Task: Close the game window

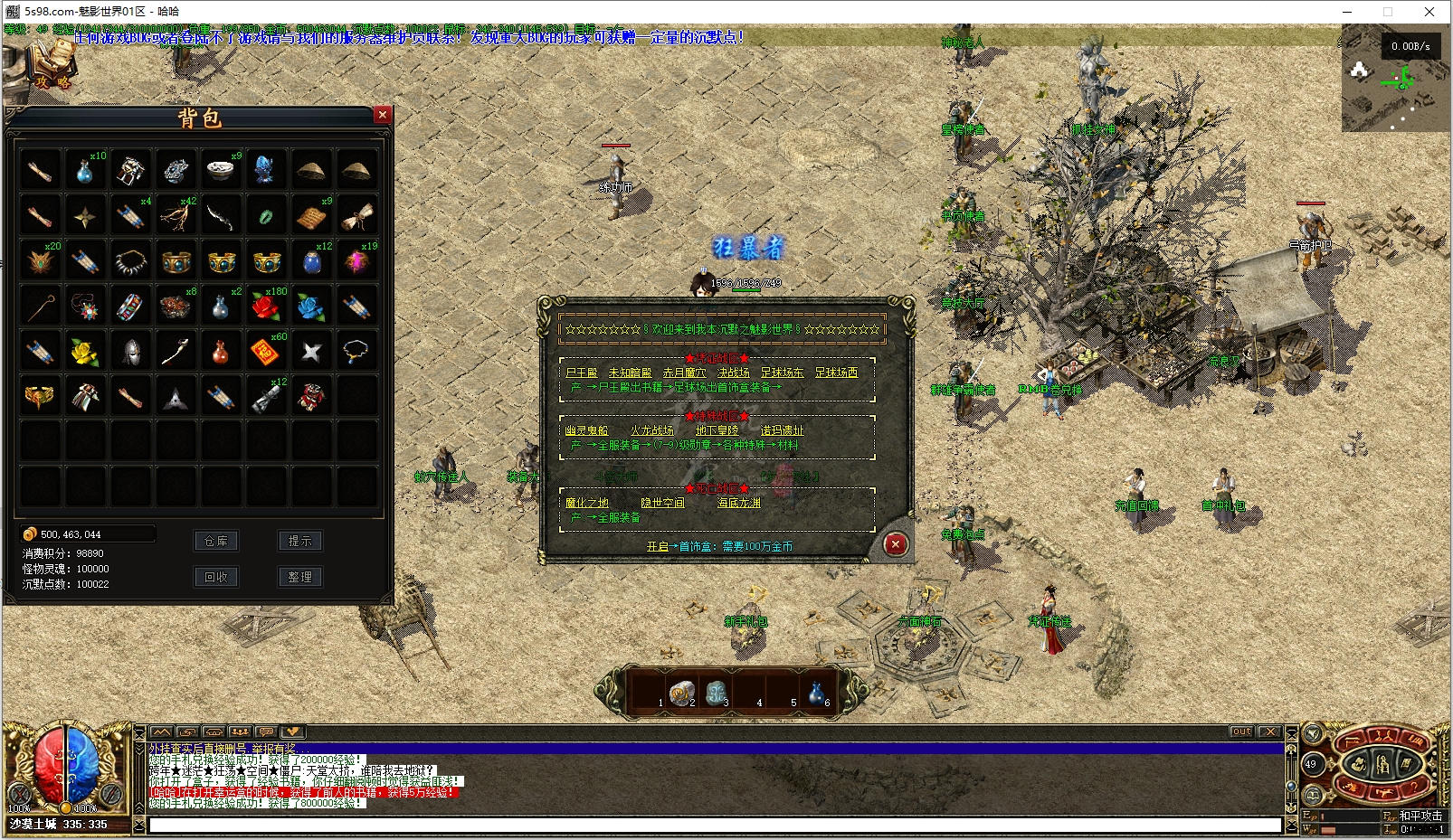Action: click(1429, 12)
